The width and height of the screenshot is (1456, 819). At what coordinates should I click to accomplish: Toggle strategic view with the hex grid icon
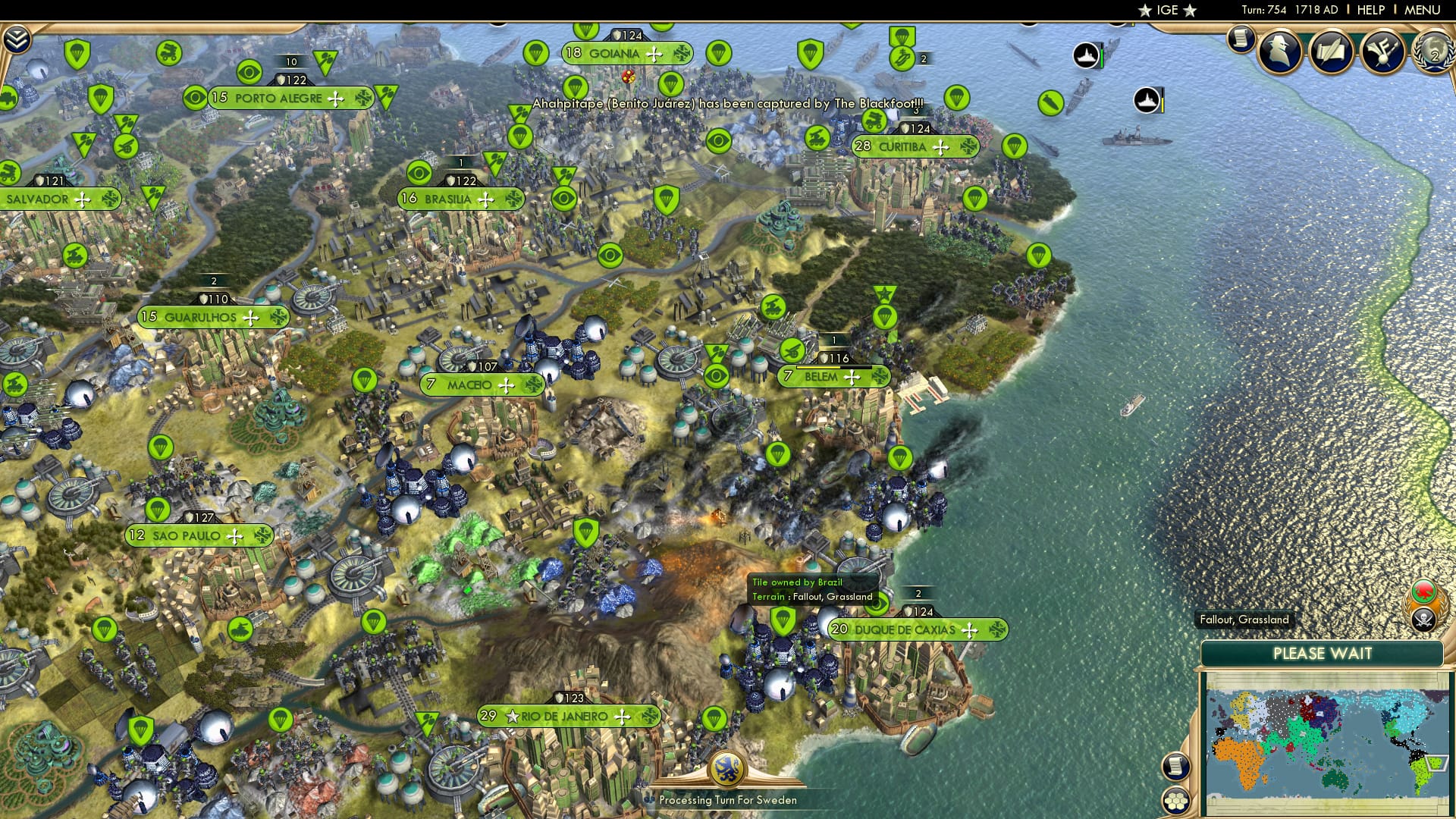coord(1175,802)
